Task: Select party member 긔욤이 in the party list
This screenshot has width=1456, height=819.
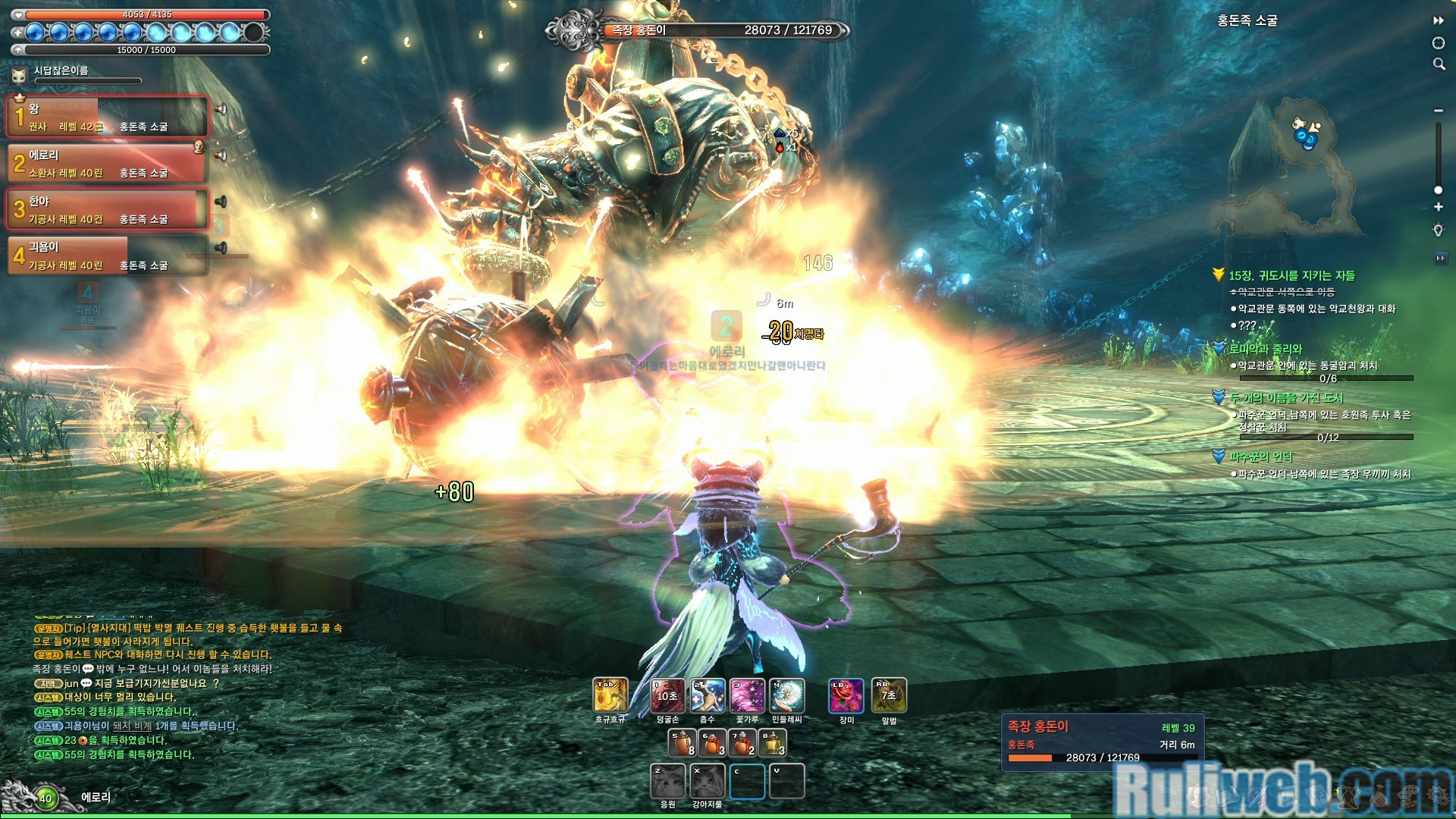Action: pyautogui.click(x=106, y=256)
